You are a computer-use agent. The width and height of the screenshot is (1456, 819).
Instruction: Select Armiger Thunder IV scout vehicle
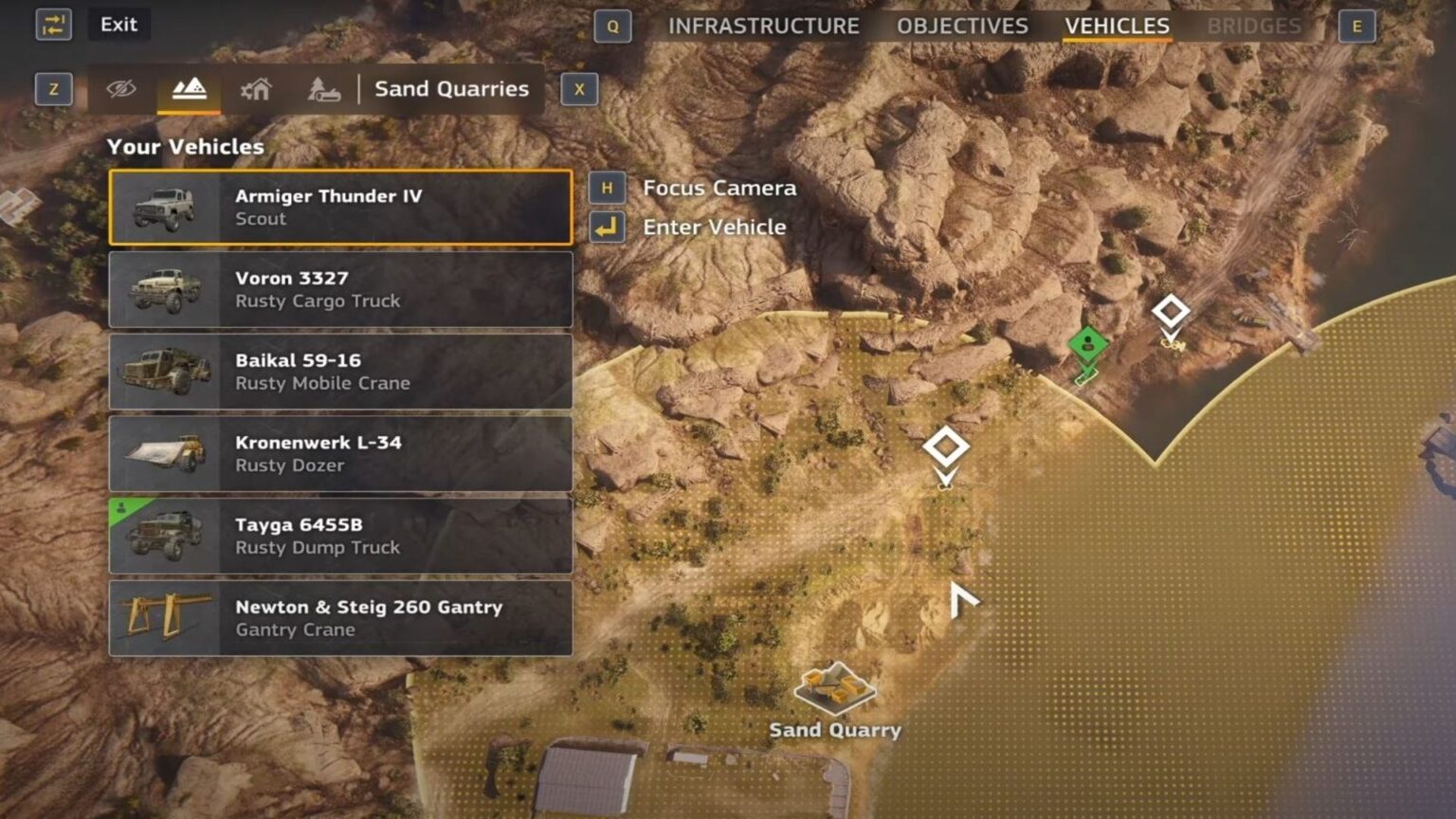(x=340, y=208)
